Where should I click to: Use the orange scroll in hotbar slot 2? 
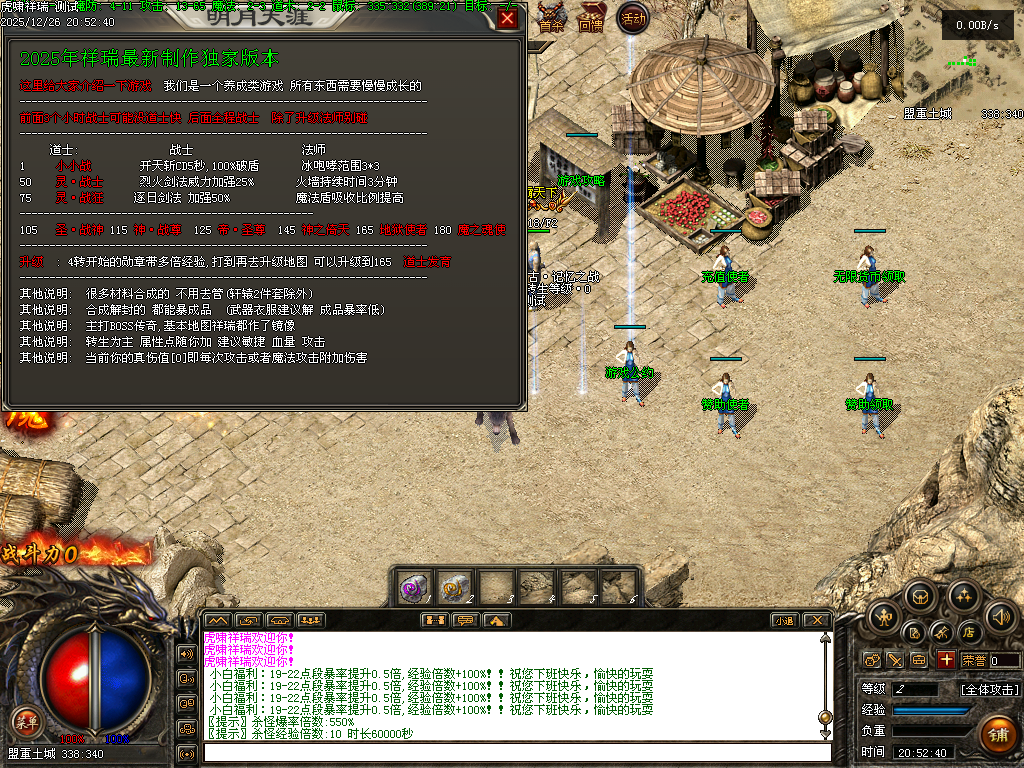click(x=455, y=586)
